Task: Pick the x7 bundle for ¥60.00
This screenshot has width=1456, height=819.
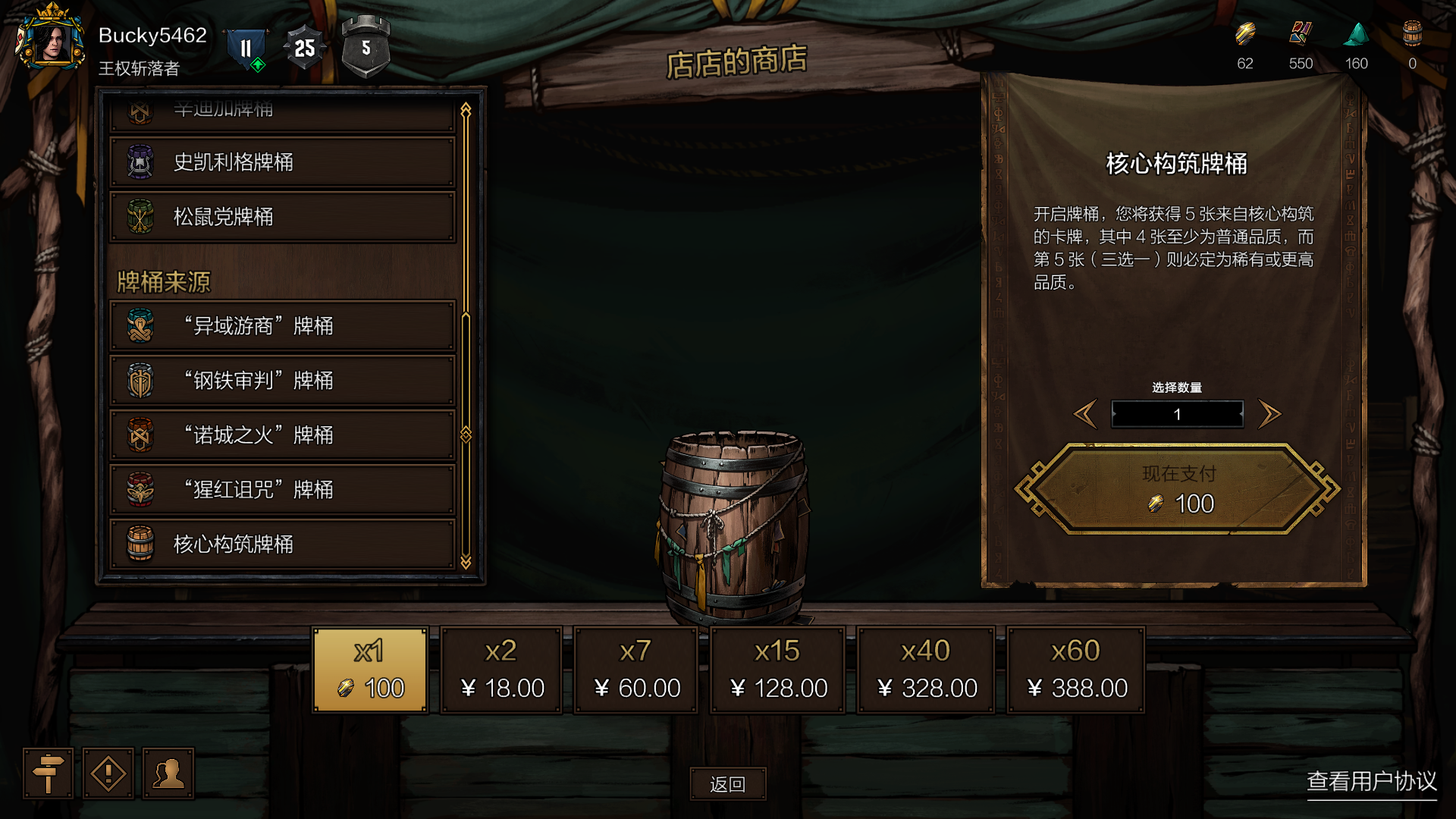Action: pos(635,670)
